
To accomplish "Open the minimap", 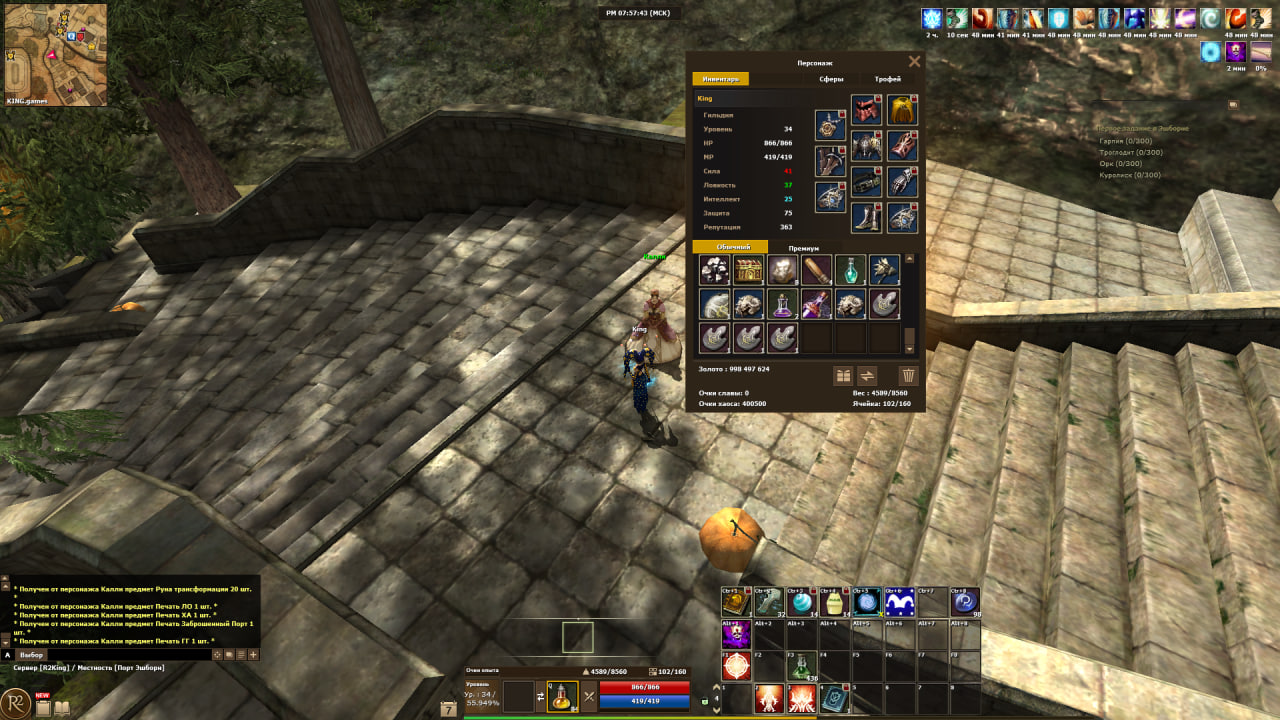I will 56,54.
